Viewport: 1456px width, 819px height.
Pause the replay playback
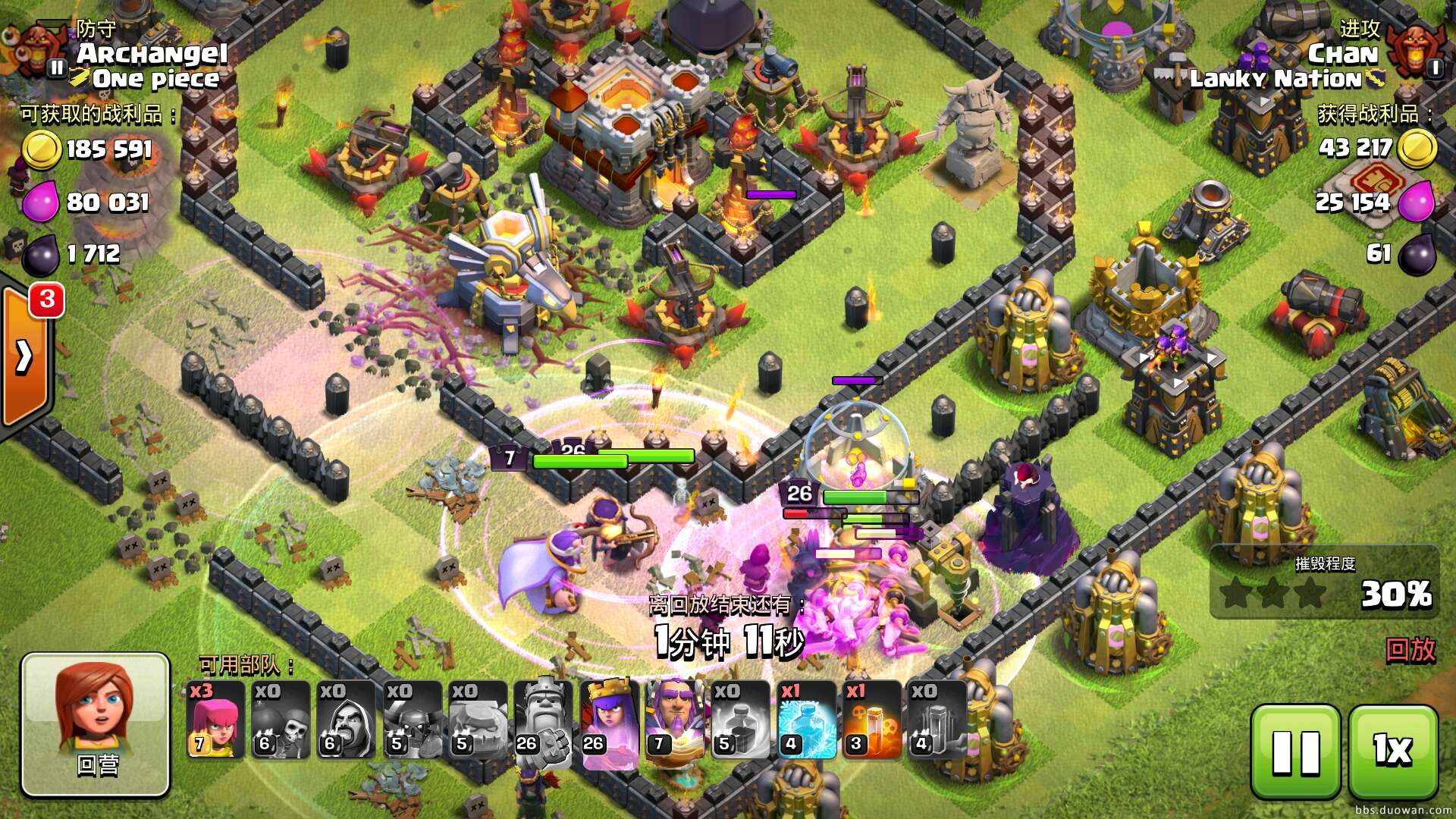coord(1295,751)
